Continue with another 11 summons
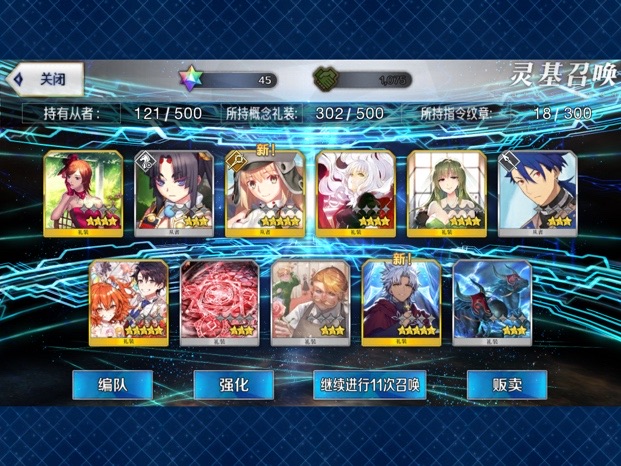The width and height of the screenshot is (621, 466). (x=369, y=385)
